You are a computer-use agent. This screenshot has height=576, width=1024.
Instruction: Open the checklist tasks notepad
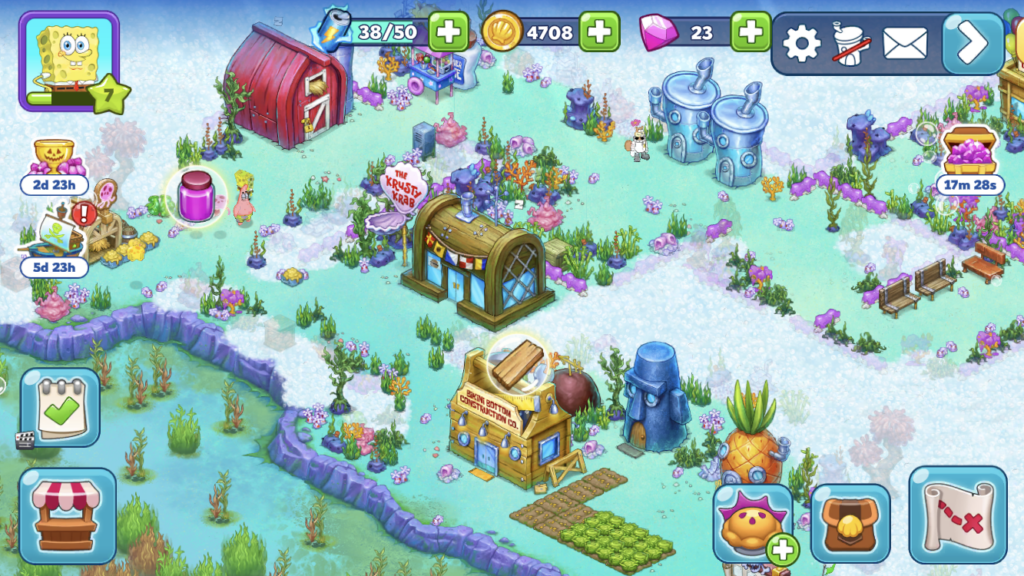pos(60,406)
